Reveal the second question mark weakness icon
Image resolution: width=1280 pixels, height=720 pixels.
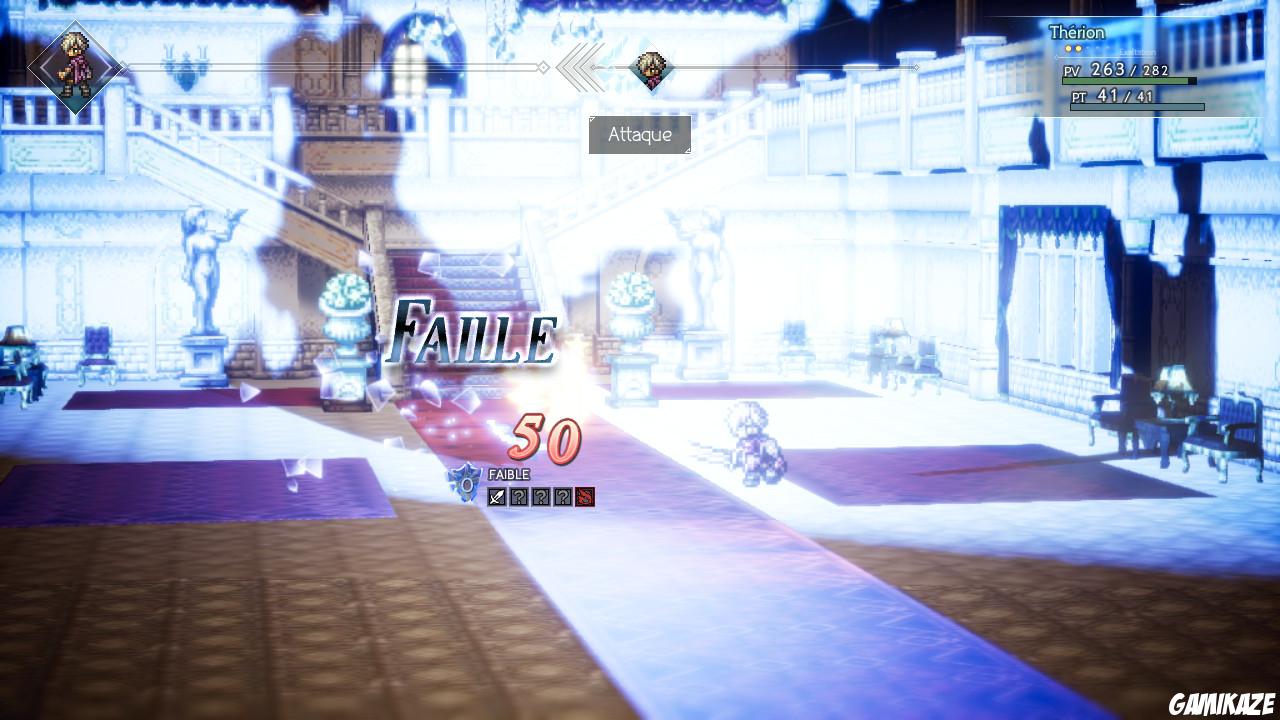click(541, 497)
